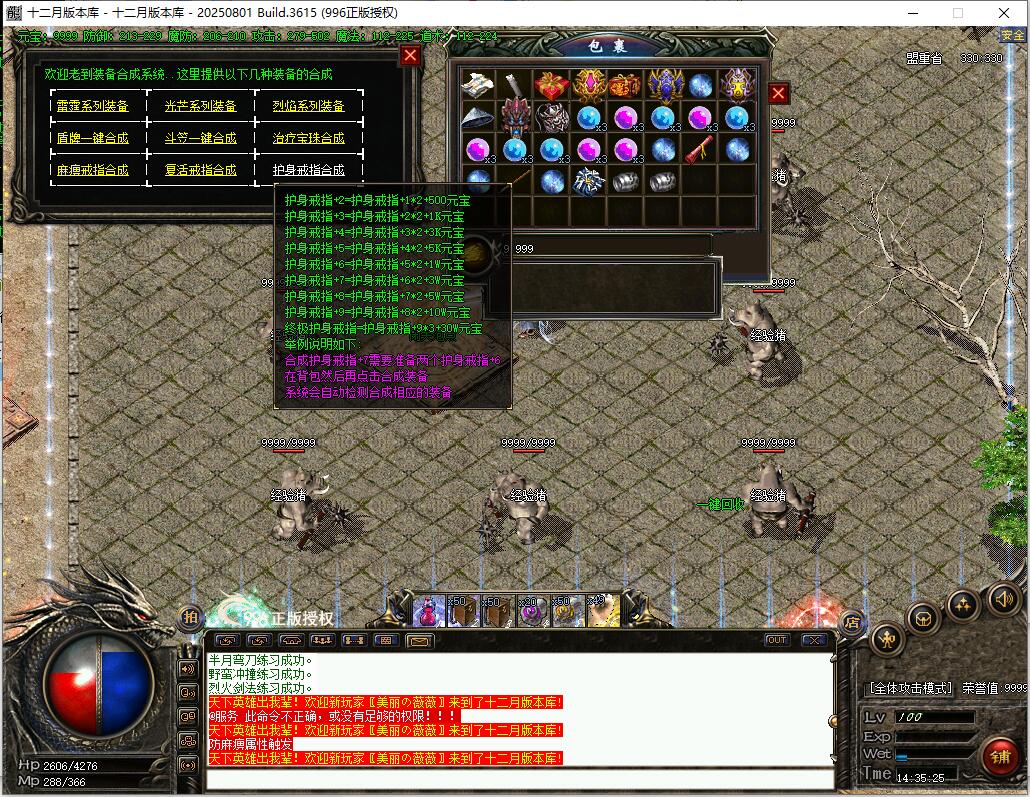Select the bamboo hat item in bag

click(x=477, y=118)
